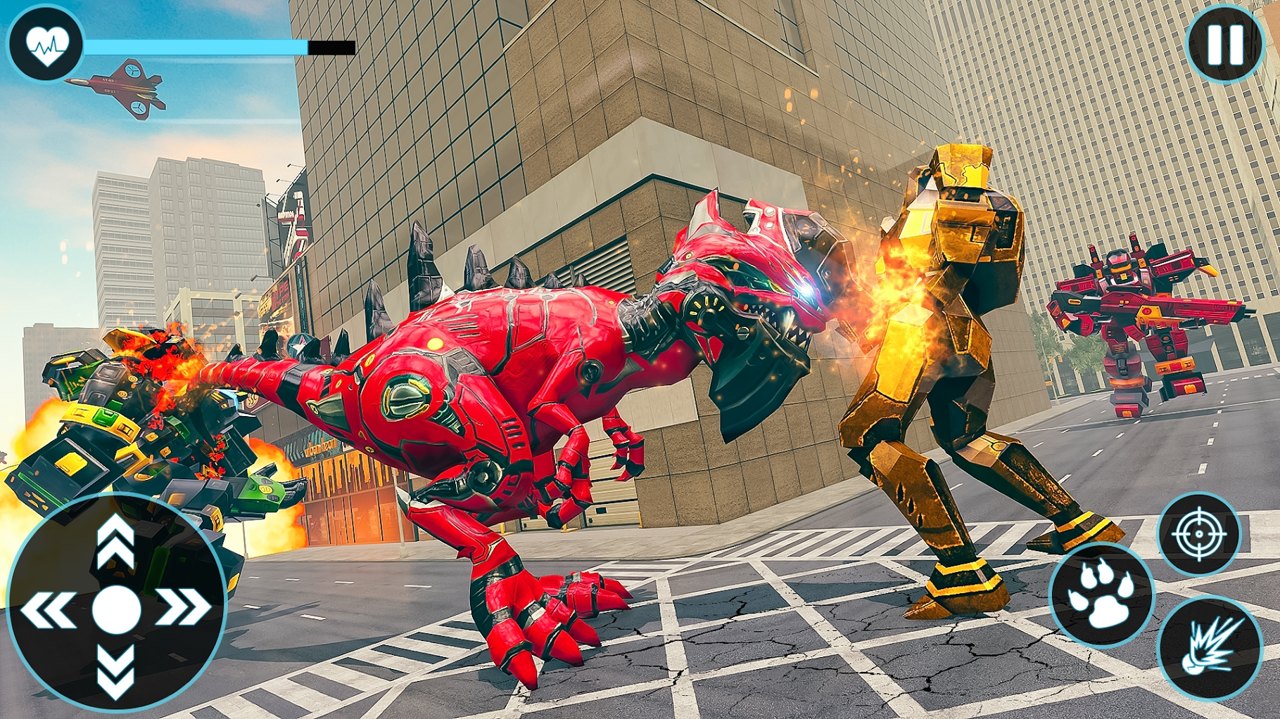Fire the fireball blast ability
1280x719 pixels.
point(1208,648)
